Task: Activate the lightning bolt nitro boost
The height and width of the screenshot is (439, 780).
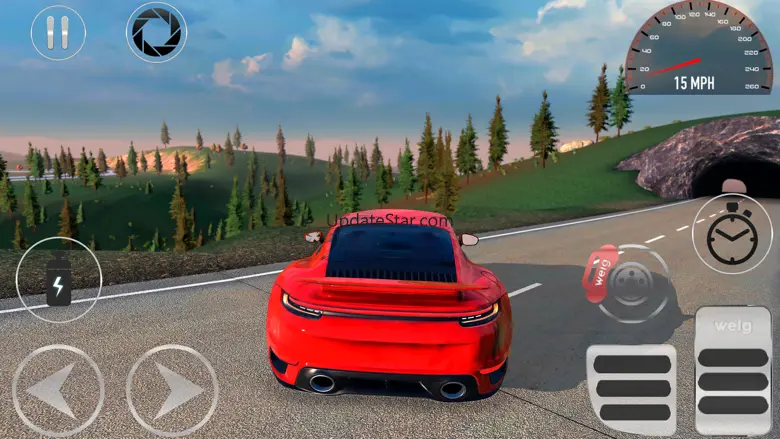Action: (59, 280)
